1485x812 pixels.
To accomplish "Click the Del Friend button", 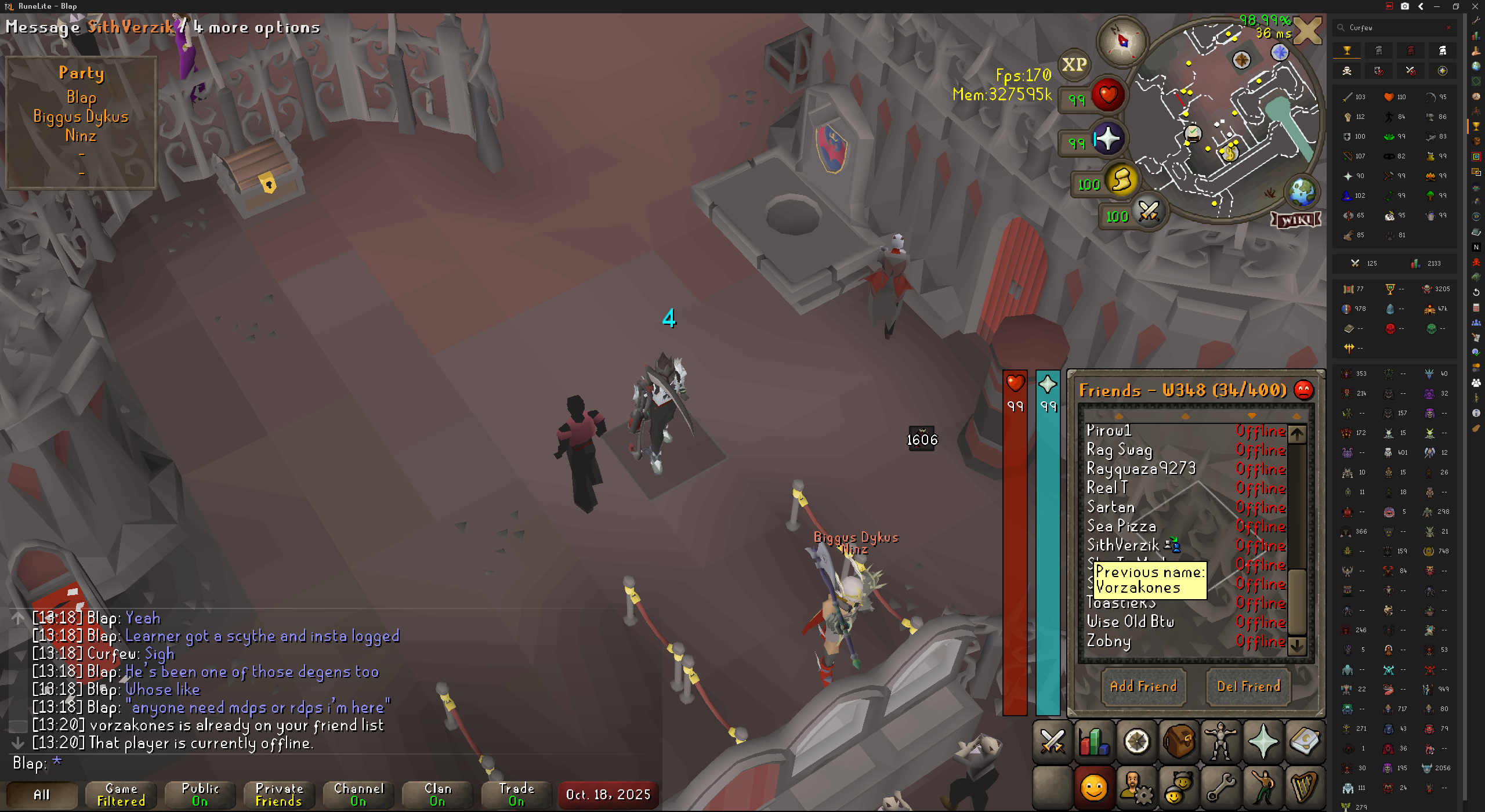I will [x=1248, y=687].
